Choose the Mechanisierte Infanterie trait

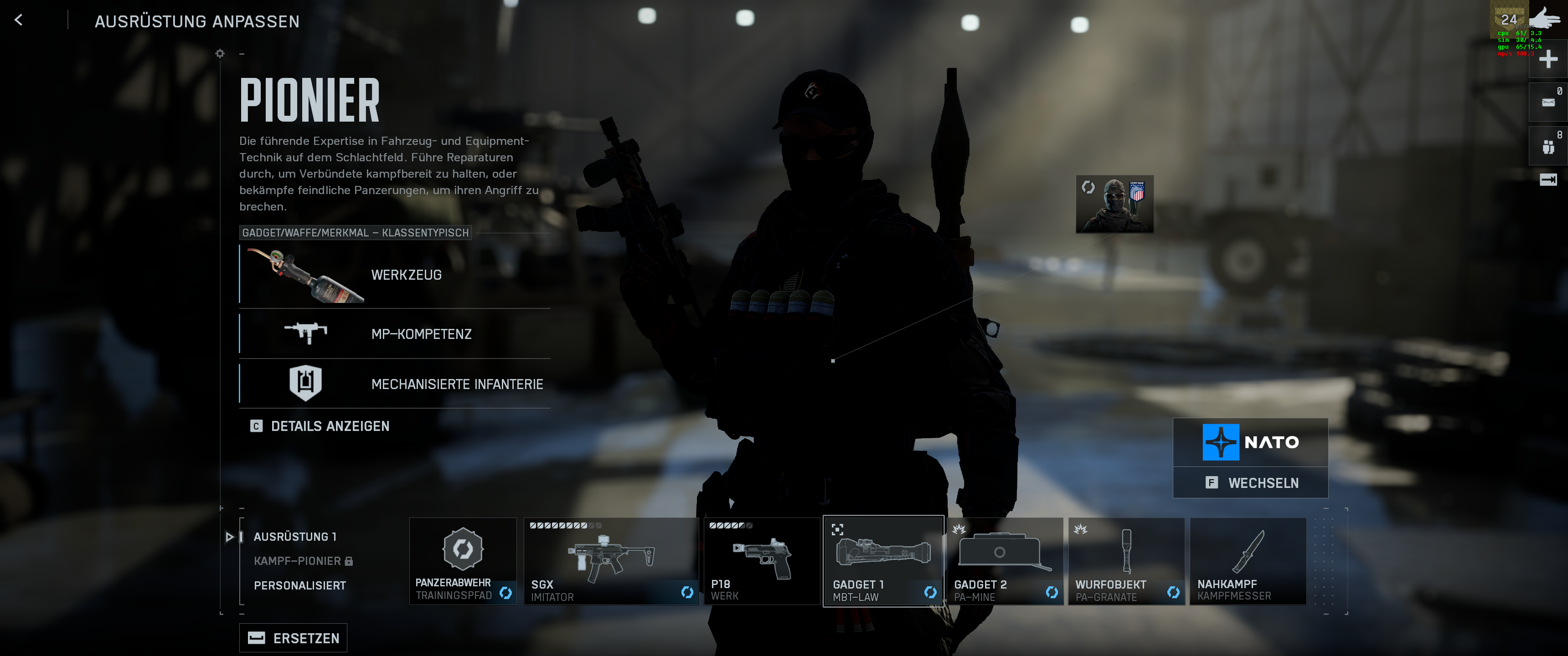tap(394, 384)
